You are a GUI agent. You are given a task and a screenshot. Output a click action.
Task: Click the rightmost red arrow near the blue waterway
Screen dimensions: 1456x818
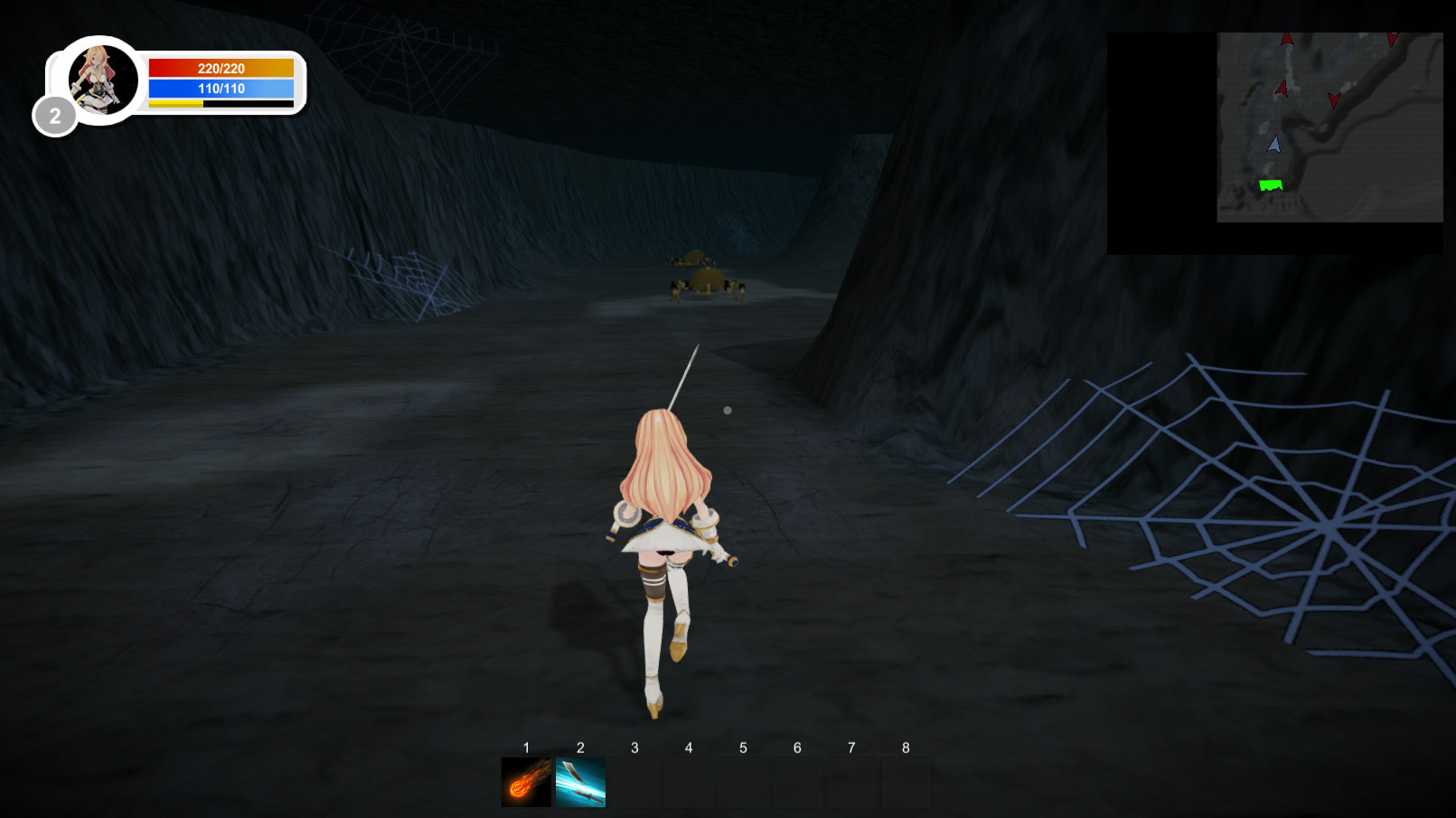tap(1332, 101)
